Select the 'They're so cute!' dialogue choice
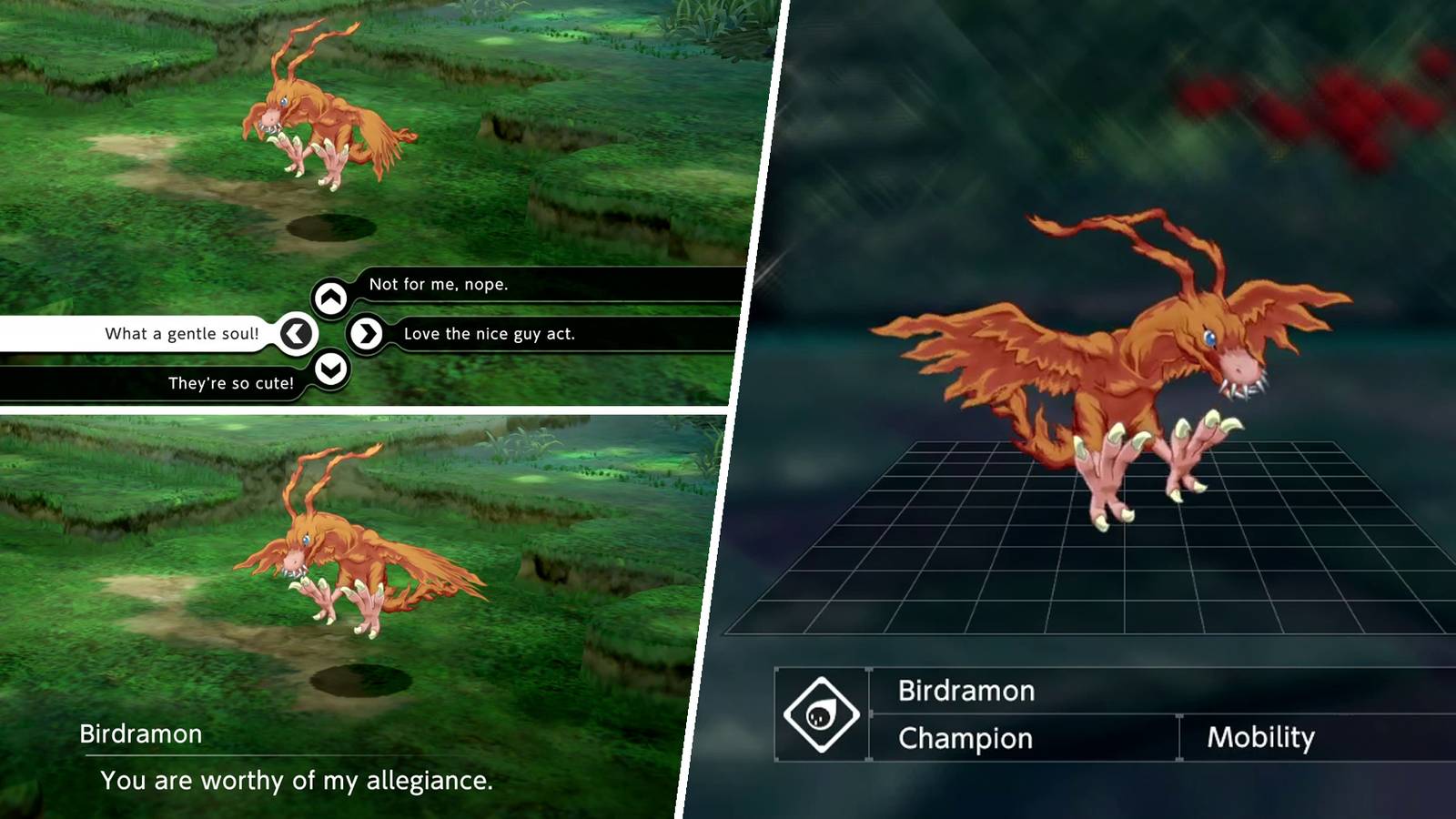The image size is (1456, 819). coord(230,382)
